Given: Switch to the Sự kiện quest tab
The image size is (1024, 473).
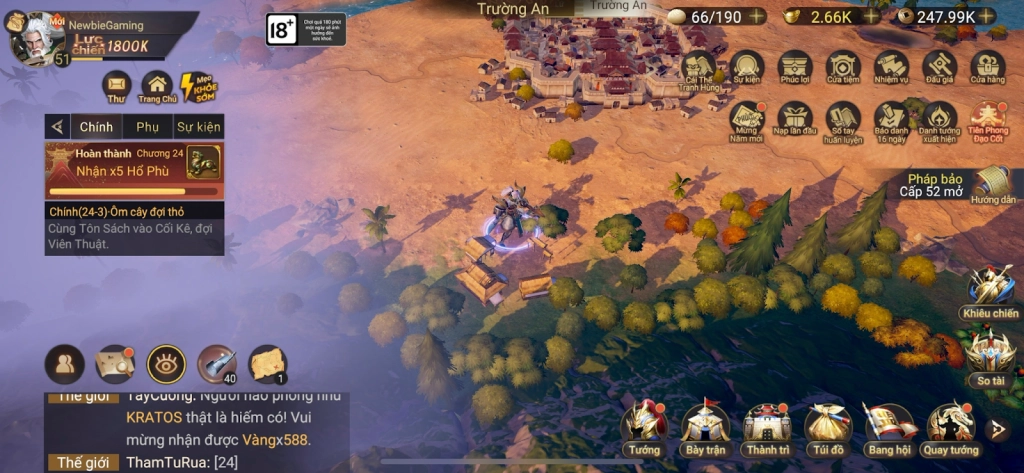Looking at the screenshot, I should pos(198,127).
